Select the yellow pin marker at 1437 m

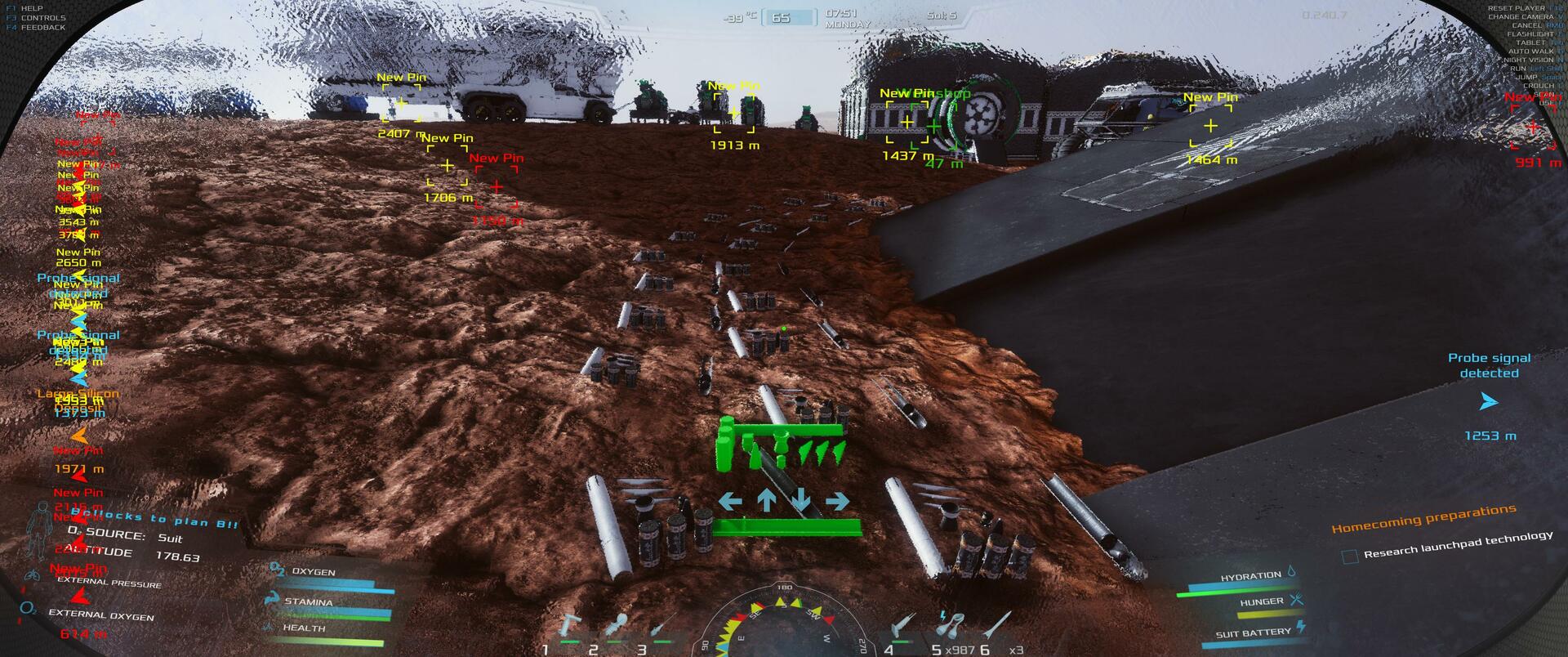tap(906, 123)
